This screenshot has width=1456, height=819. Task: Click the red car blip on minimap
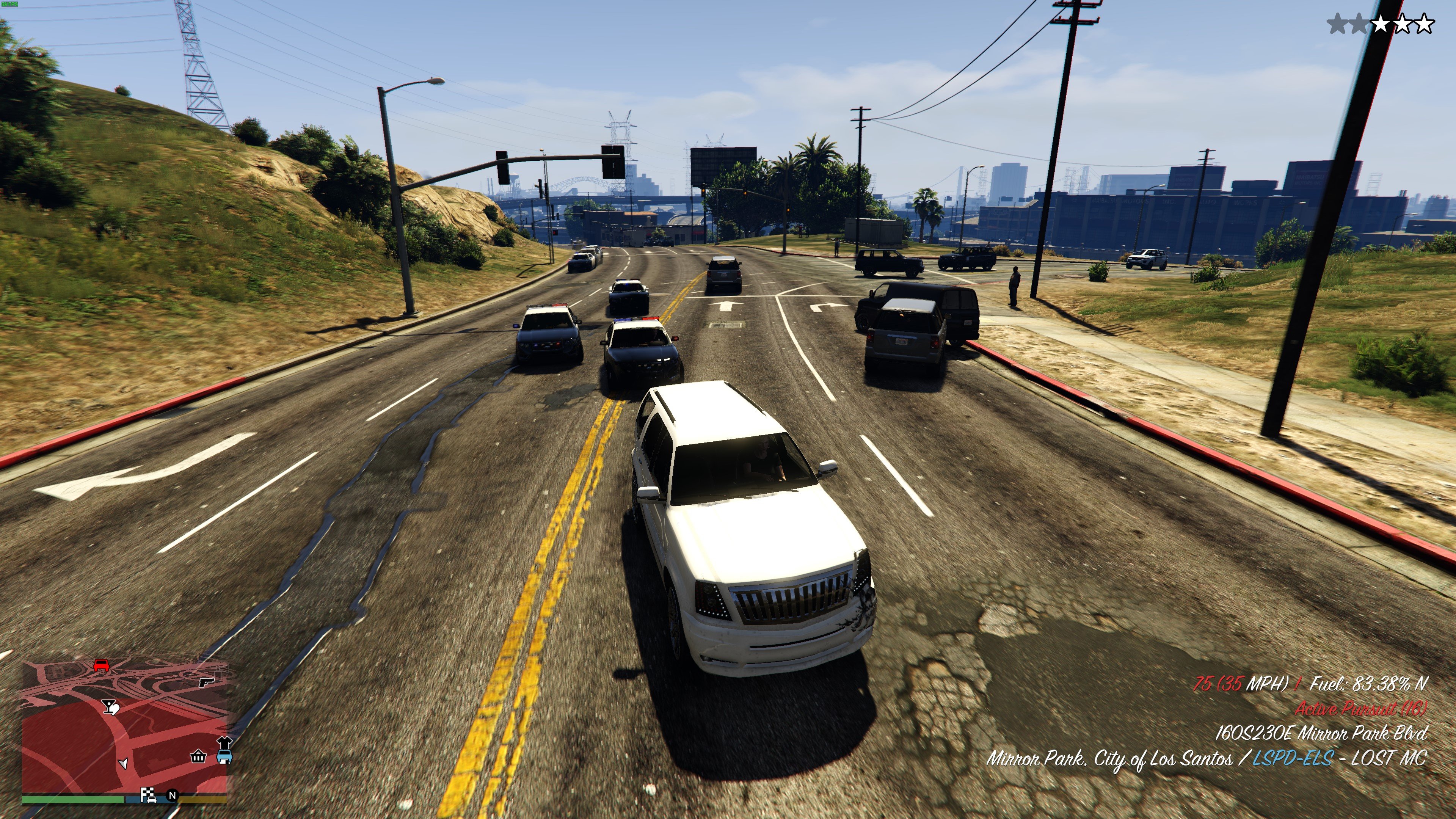[x=101, y=665]
